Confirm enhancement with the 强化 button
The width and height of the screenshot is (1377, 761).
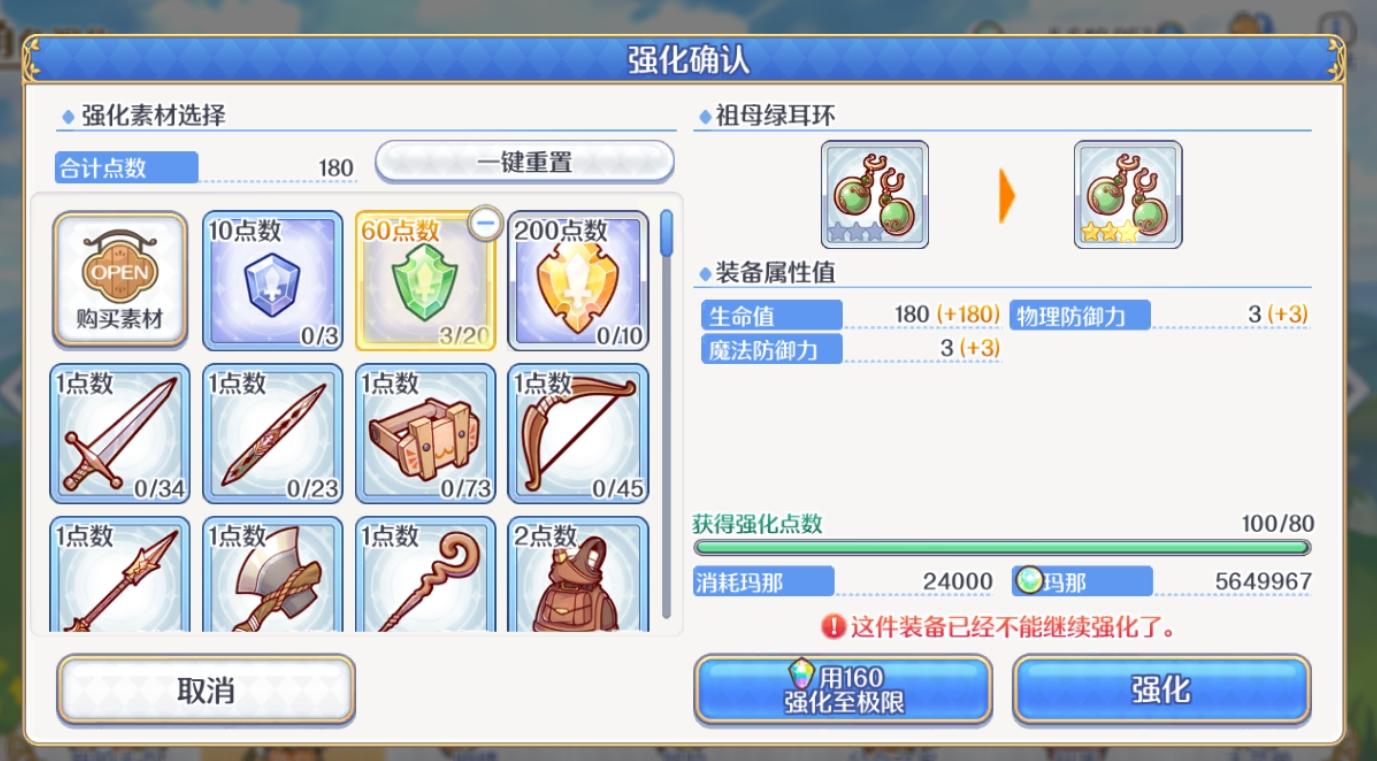click(1160, 688)
